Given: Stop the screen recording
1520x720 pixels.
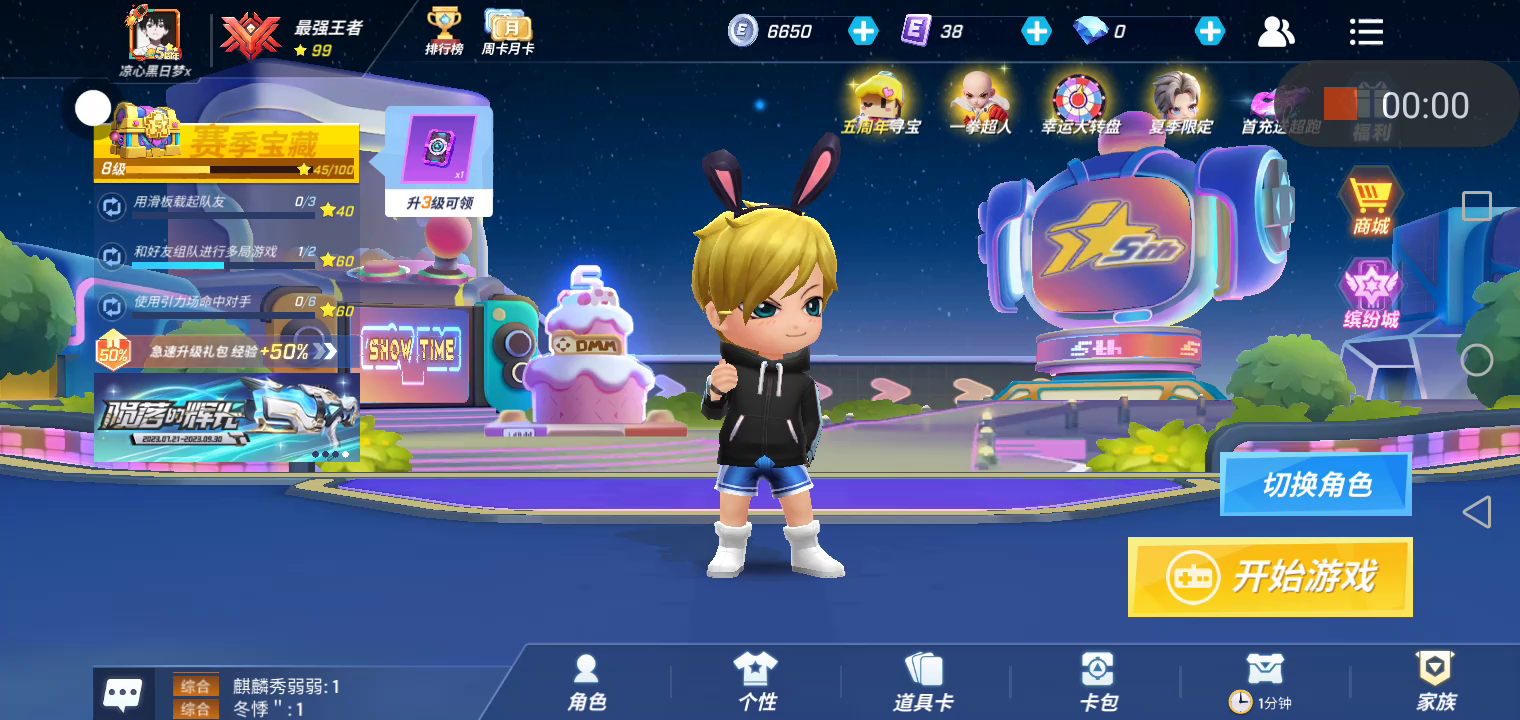Looking at the screenshot, I should 1340,104.
